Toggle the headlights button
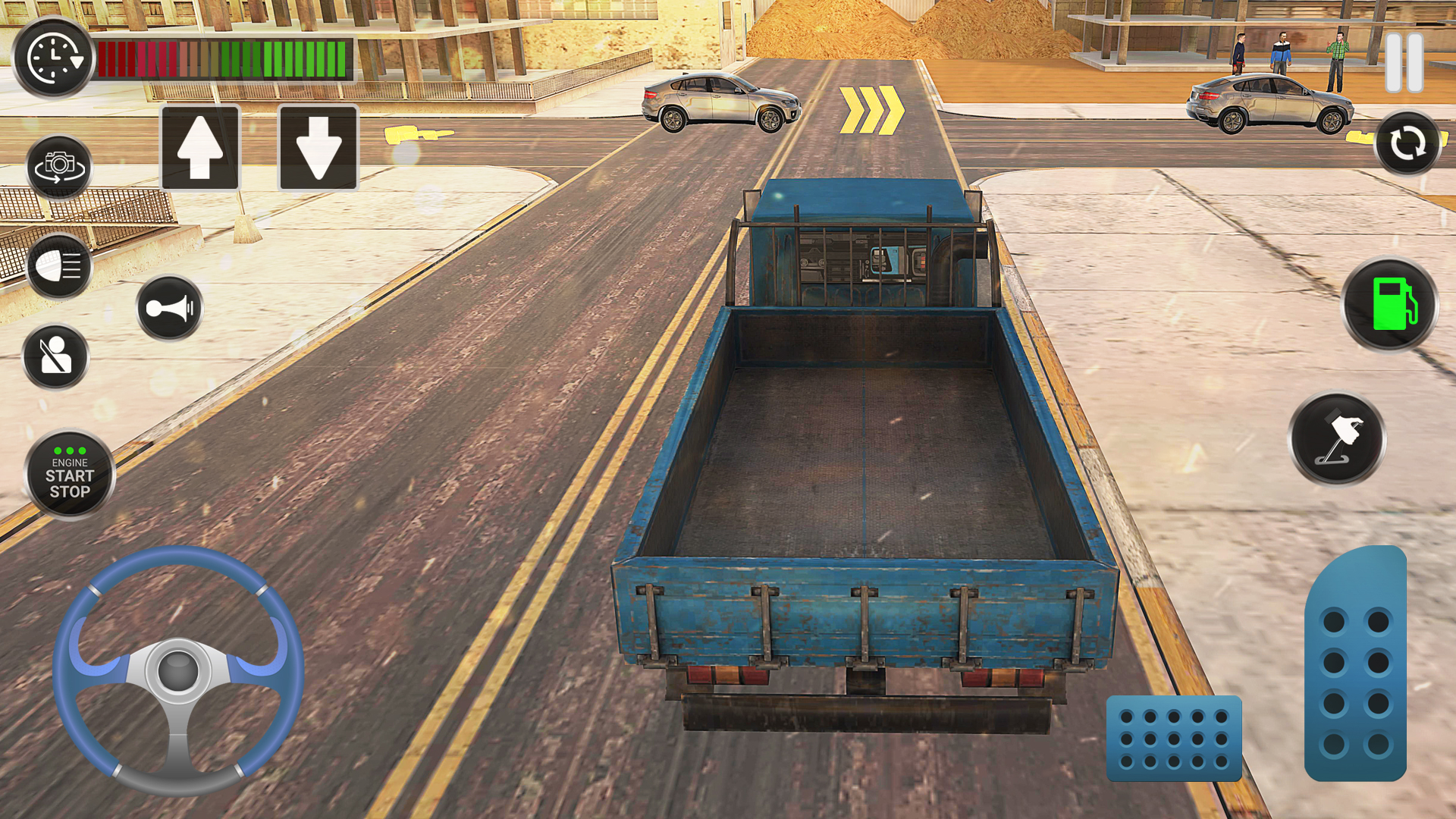 pos(59,267)
